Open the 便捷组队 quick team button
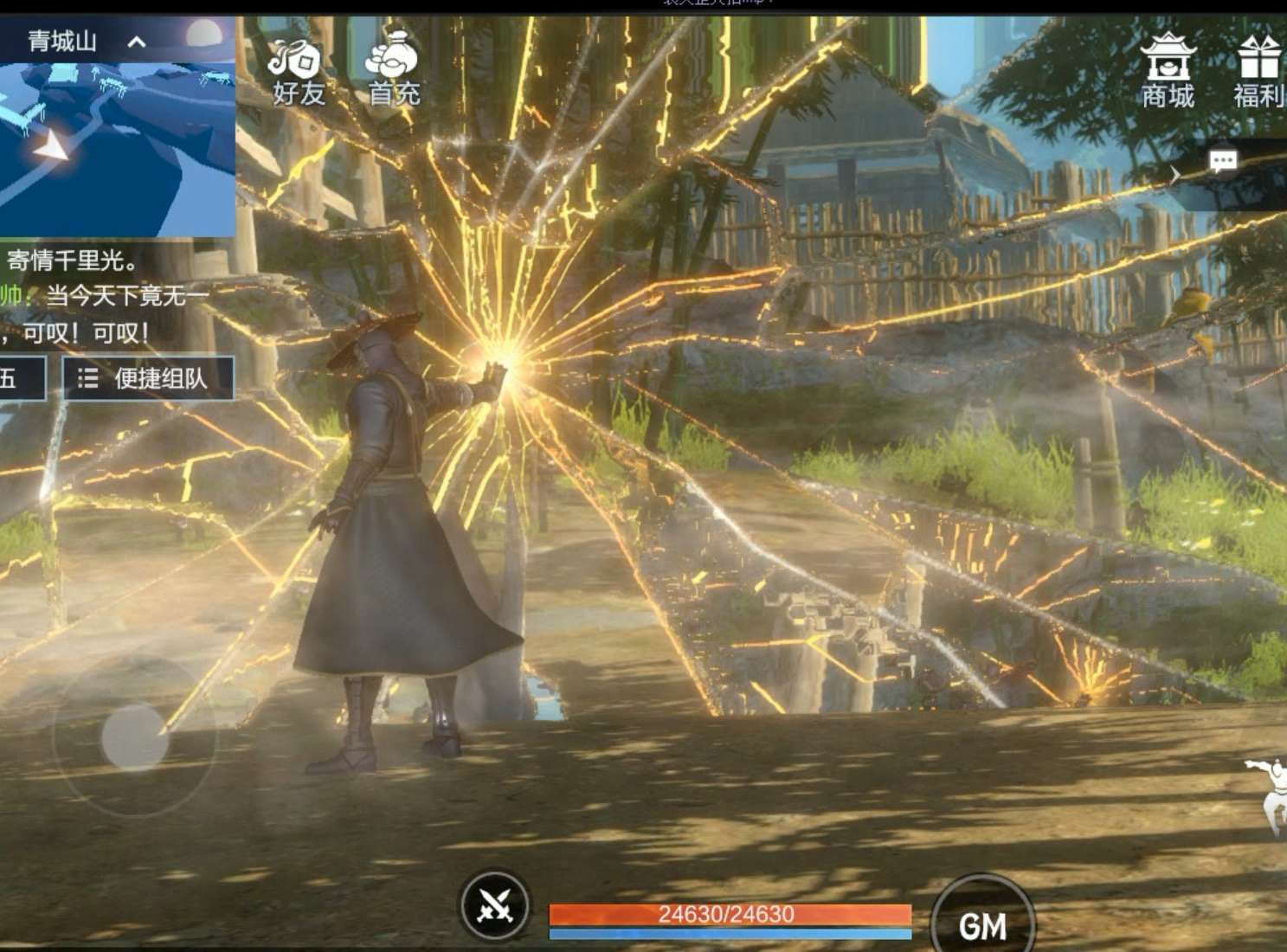Image resolution: width=1287 pixels, height=952 pixels. point(148,378)
